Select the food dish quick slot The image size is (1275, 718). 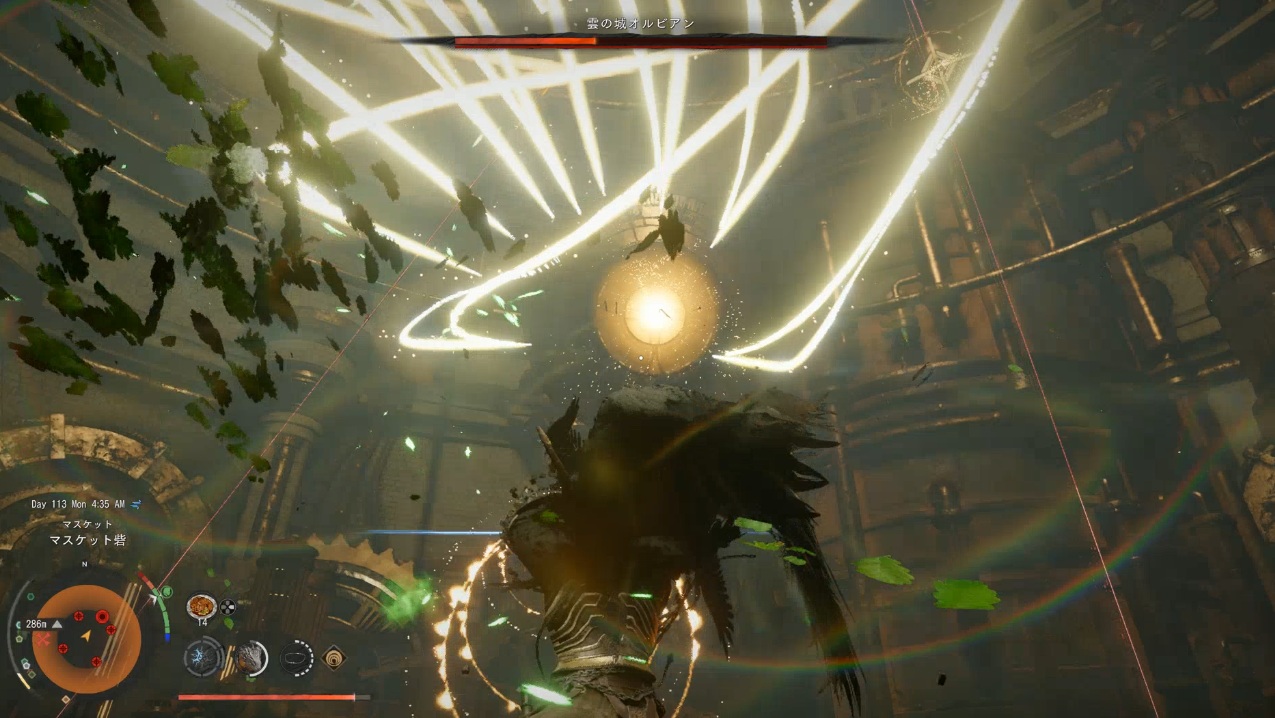(201, 606)
